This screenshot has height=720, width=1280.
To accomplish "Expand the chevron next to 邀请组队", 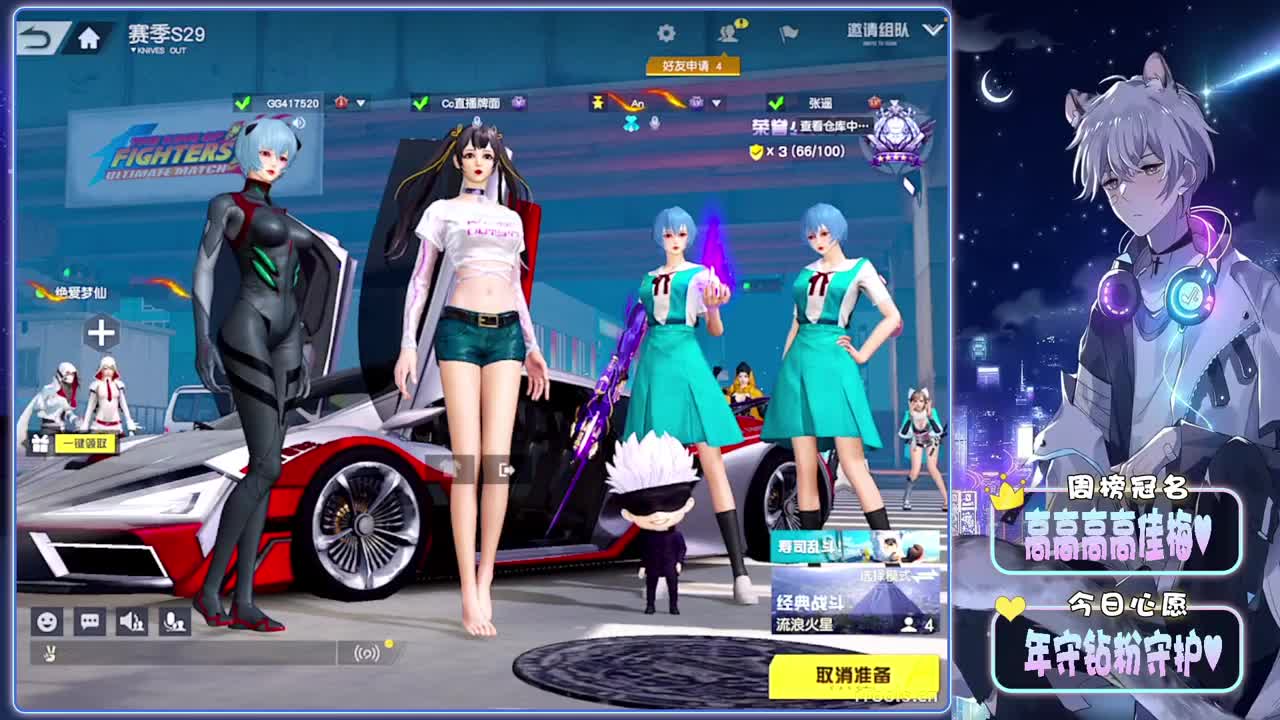I will point(931,30).
